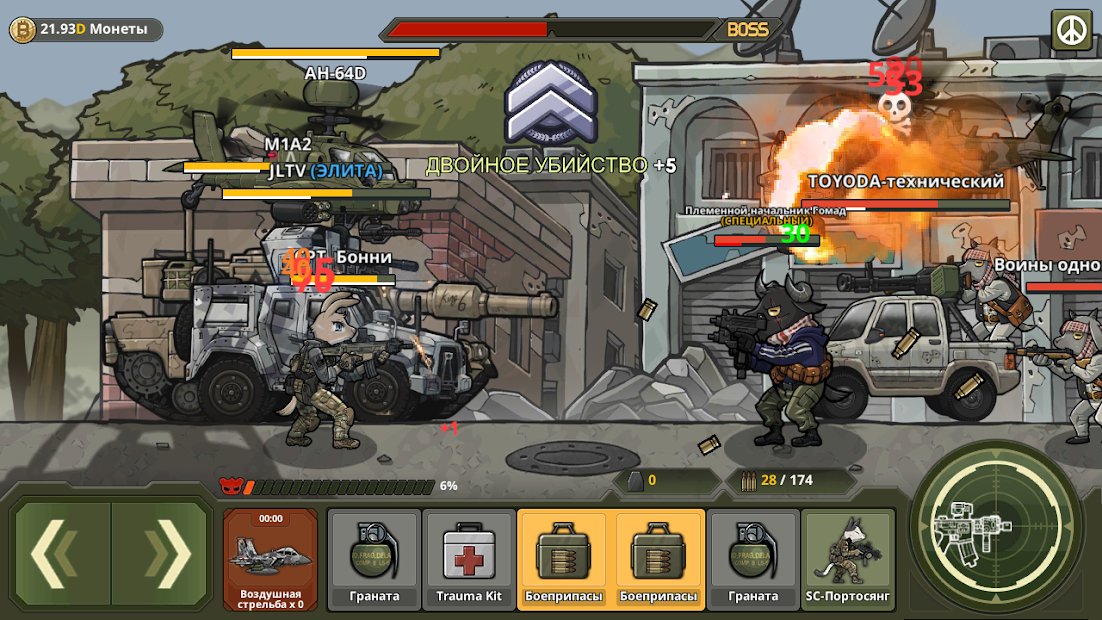Tap the left movement arrow
This screenshot has width=1102, height=620.
pos(62,558)
